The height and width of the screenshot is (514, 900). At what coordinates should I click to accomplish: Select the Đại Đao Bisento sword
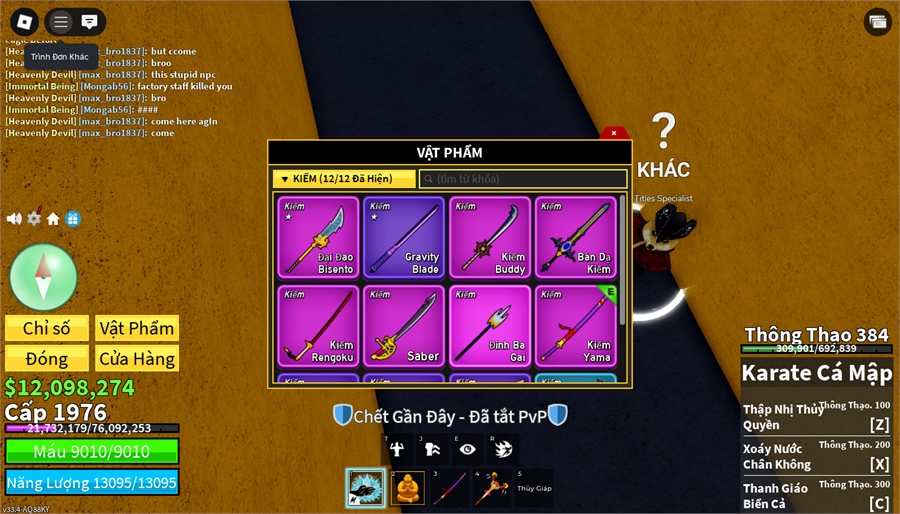[x=319, y=237]
